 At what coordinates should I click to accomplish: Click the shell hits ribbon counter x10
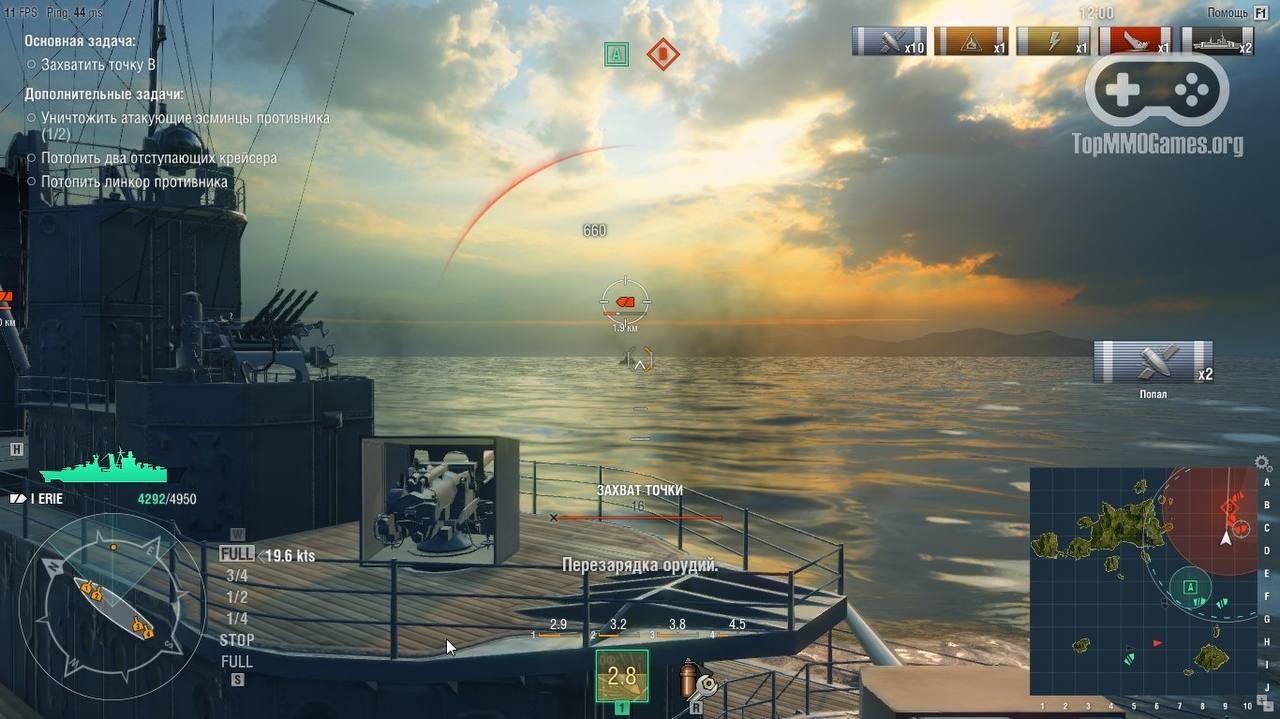(x=889, y=41)
